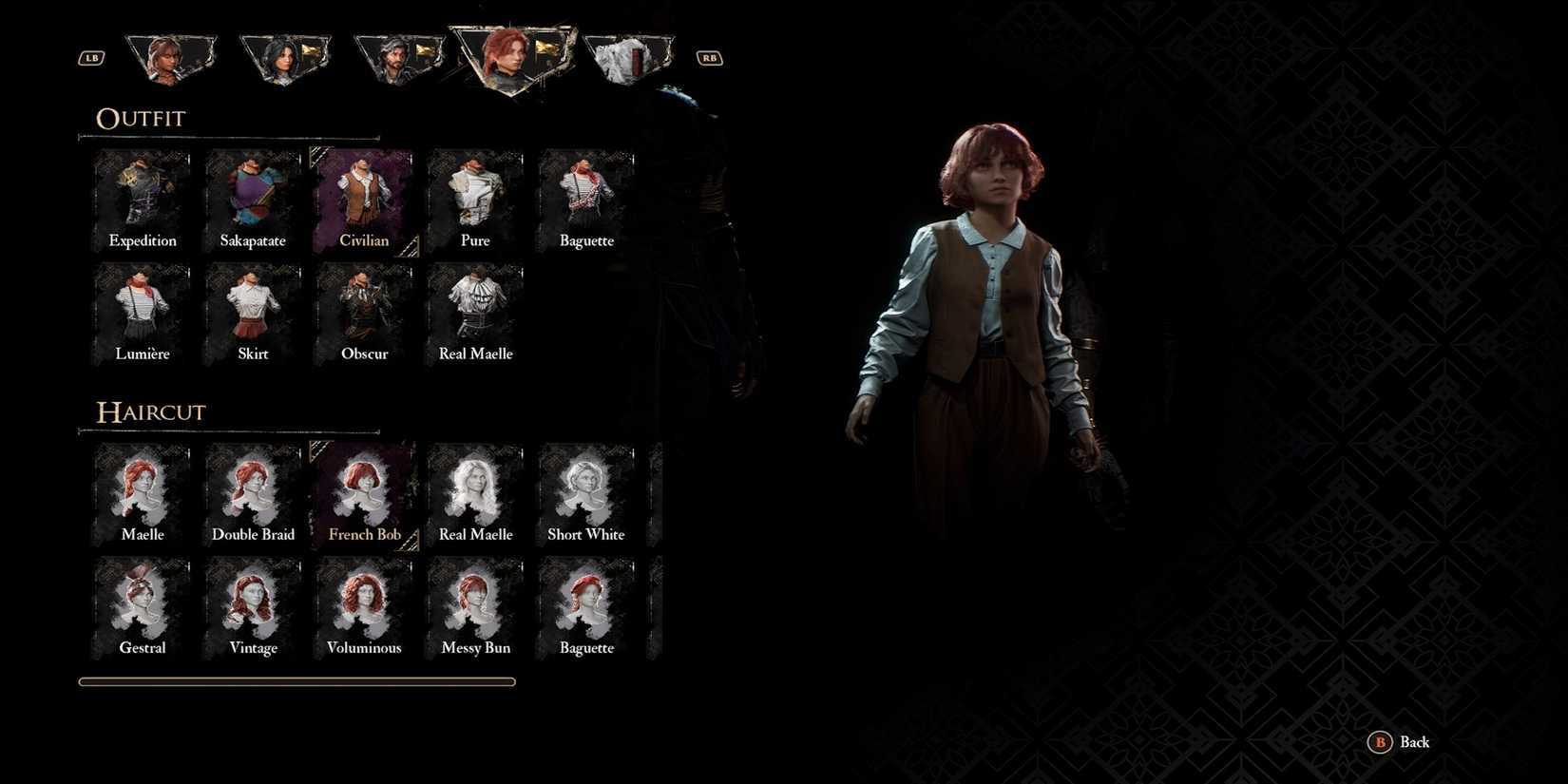Image resolution: width=1568 pixels, height=784 pixels.
Task: Select the Short White haircut
Action: [586, 489]
